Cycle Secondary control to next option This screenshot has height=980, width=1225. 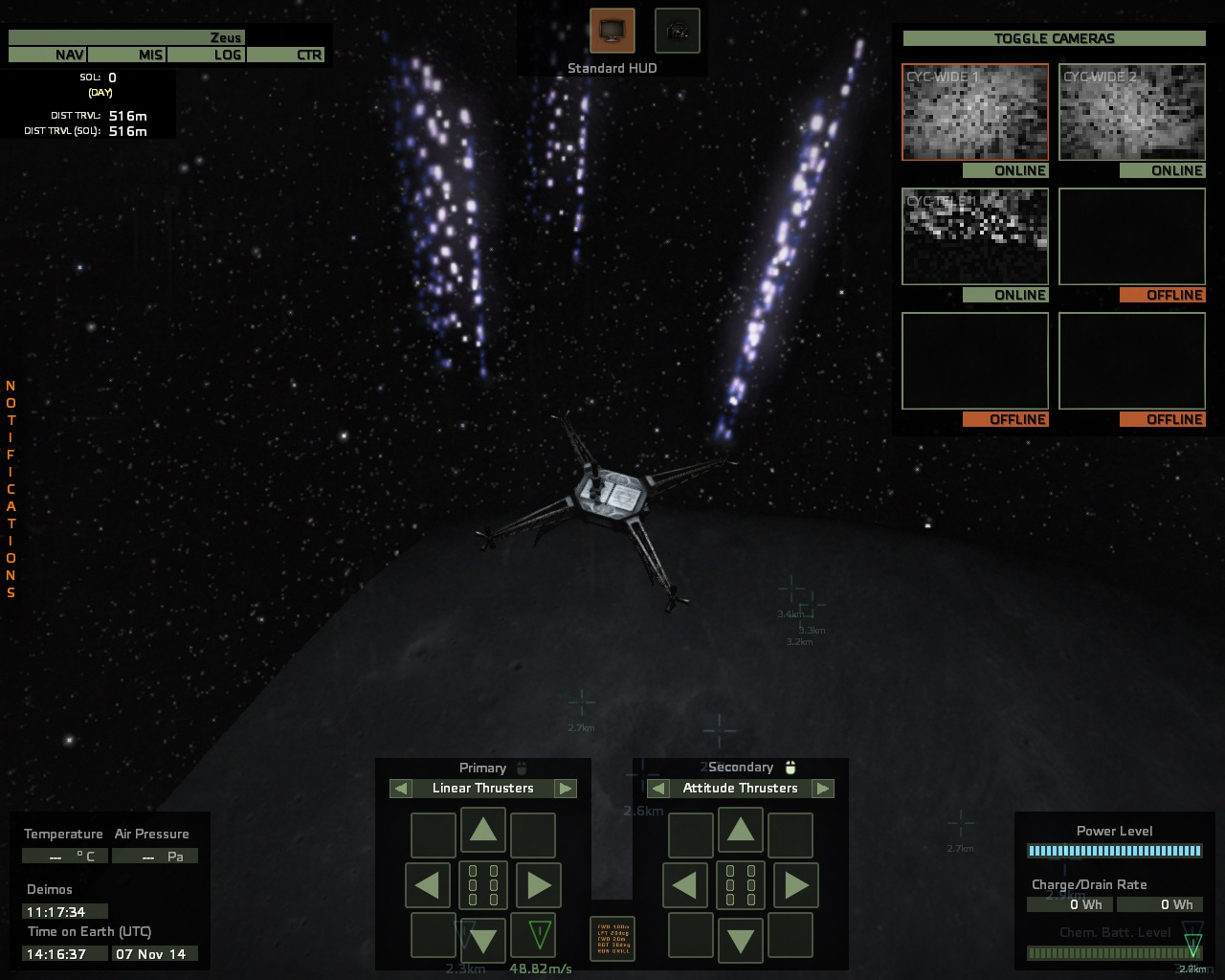pyautogui.click(x=823, y=789)
